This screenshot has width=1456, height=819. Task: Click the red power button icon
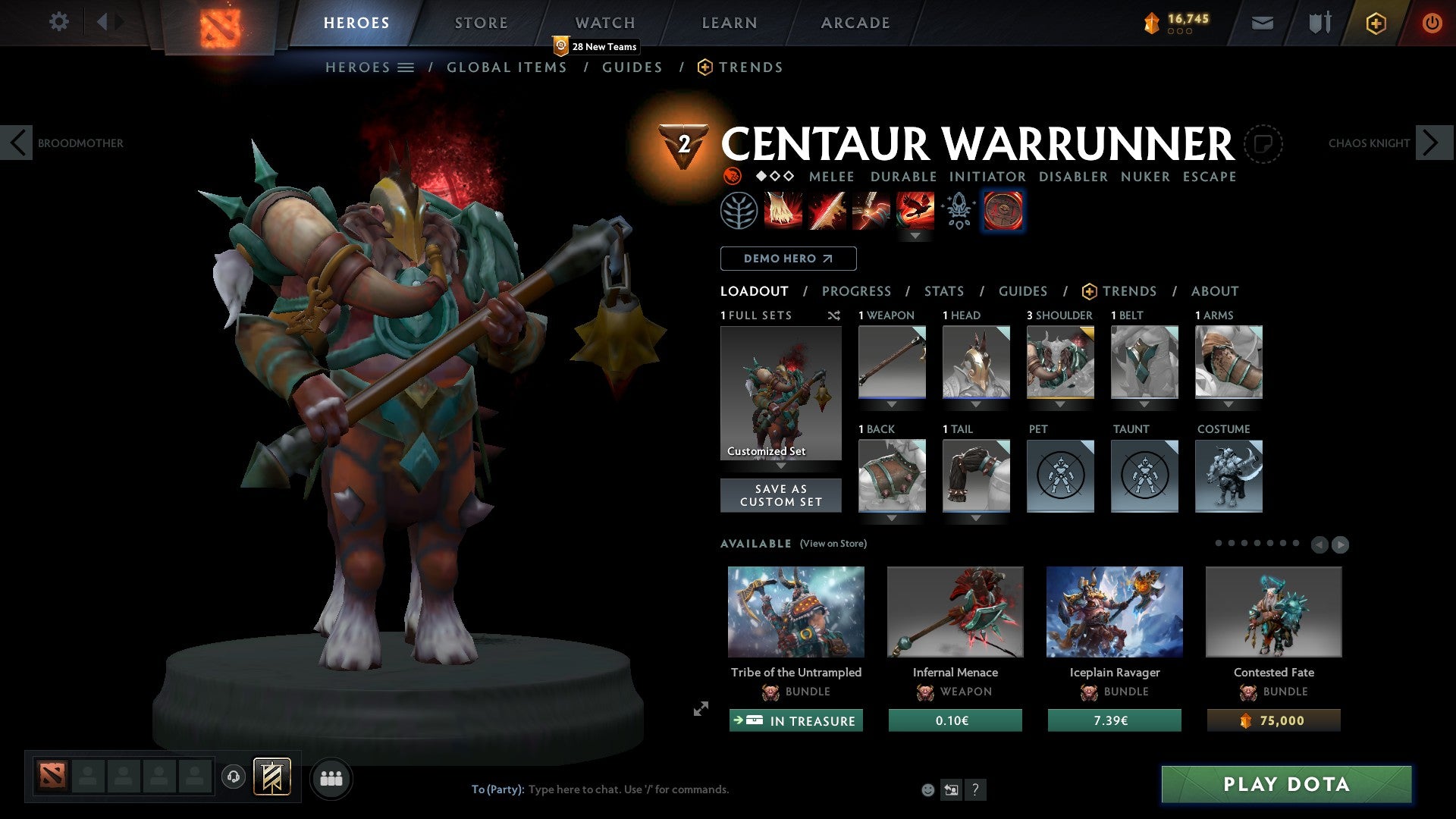pyautogui.click(x=1433, y=23)
